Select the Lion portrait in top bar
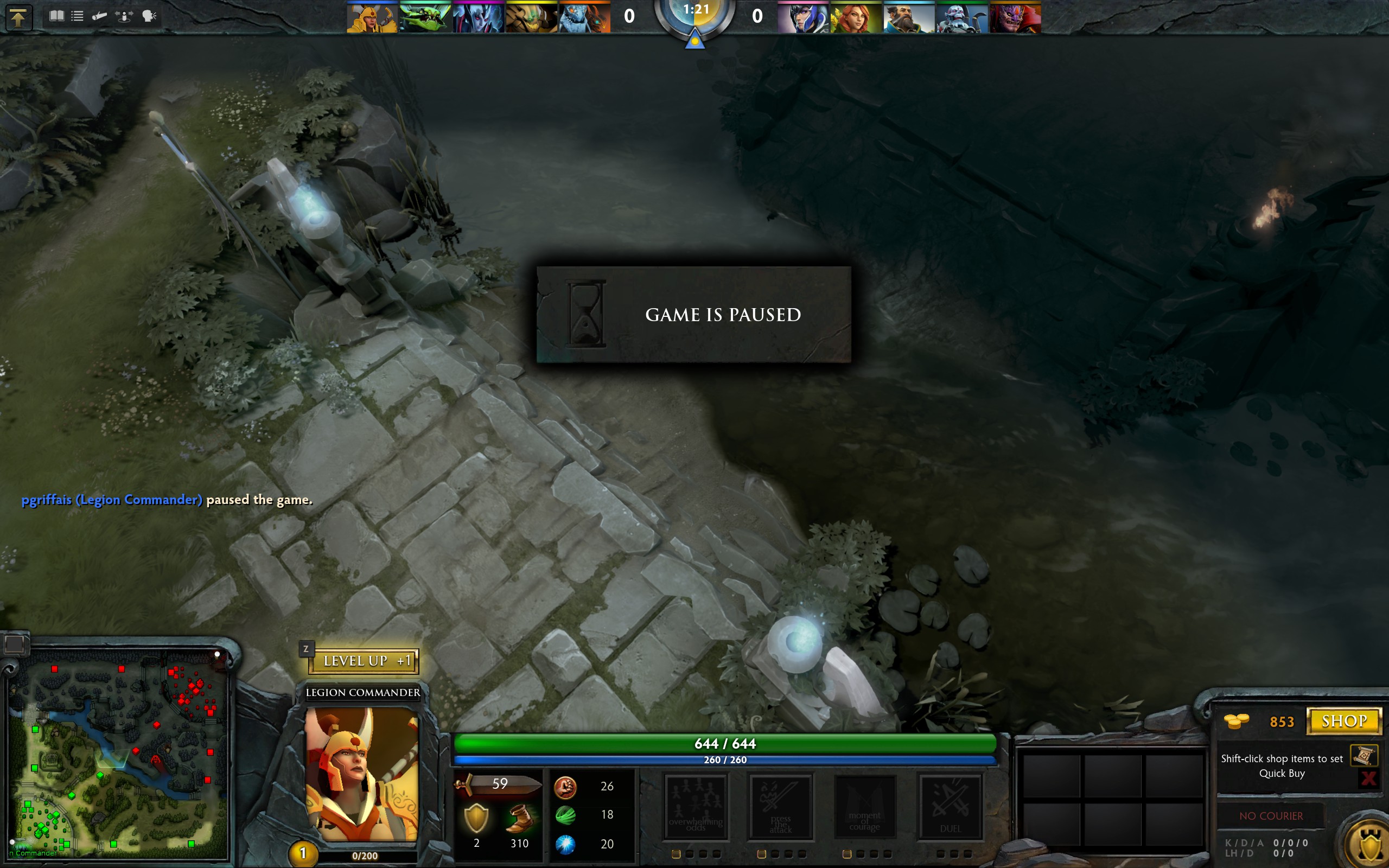The width and height of the screenshot is (1389, 868). point(1015,17)
